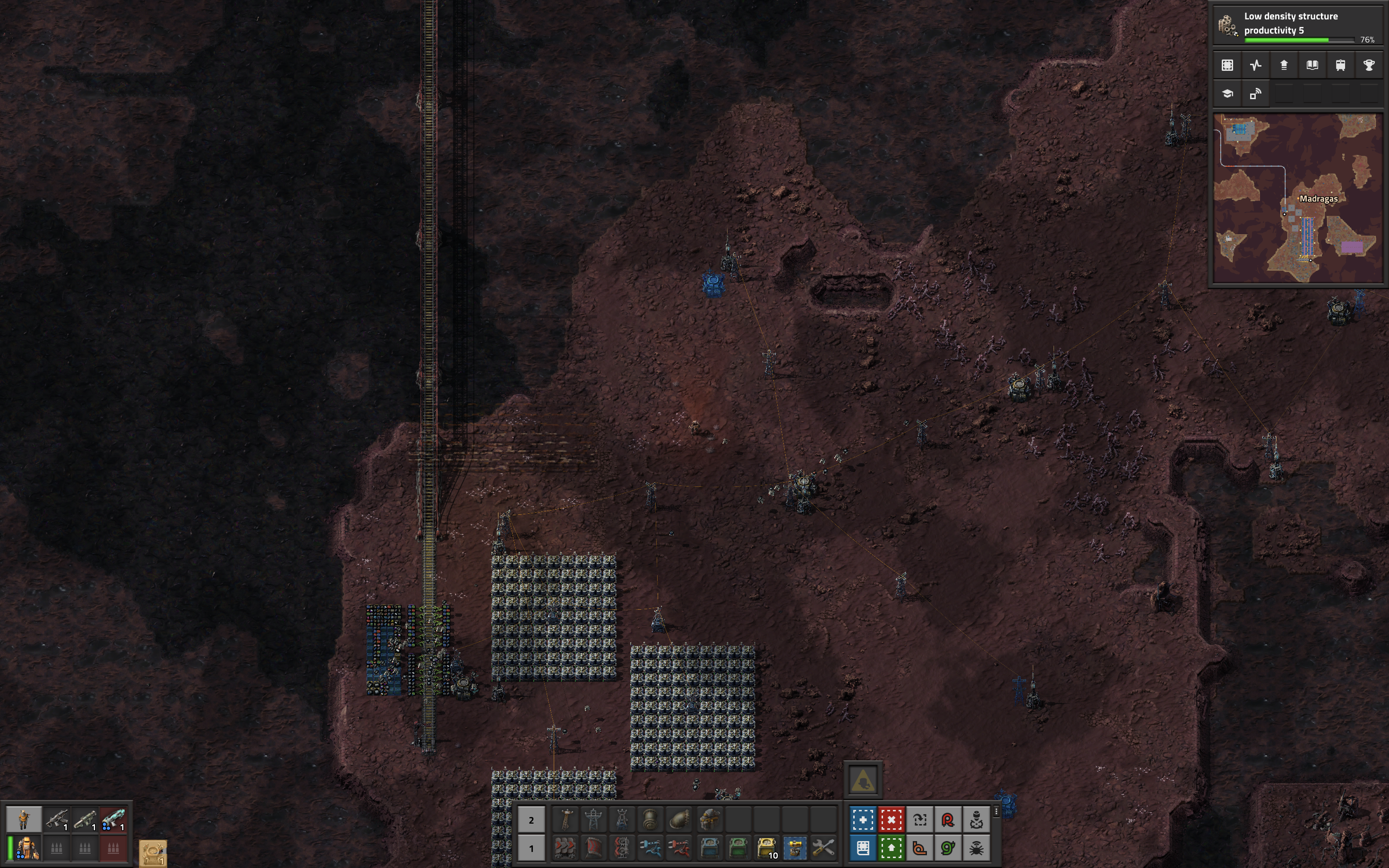Choose the red express transport belt slot
The image size is (1389, 868).
(x=565, y=847)
